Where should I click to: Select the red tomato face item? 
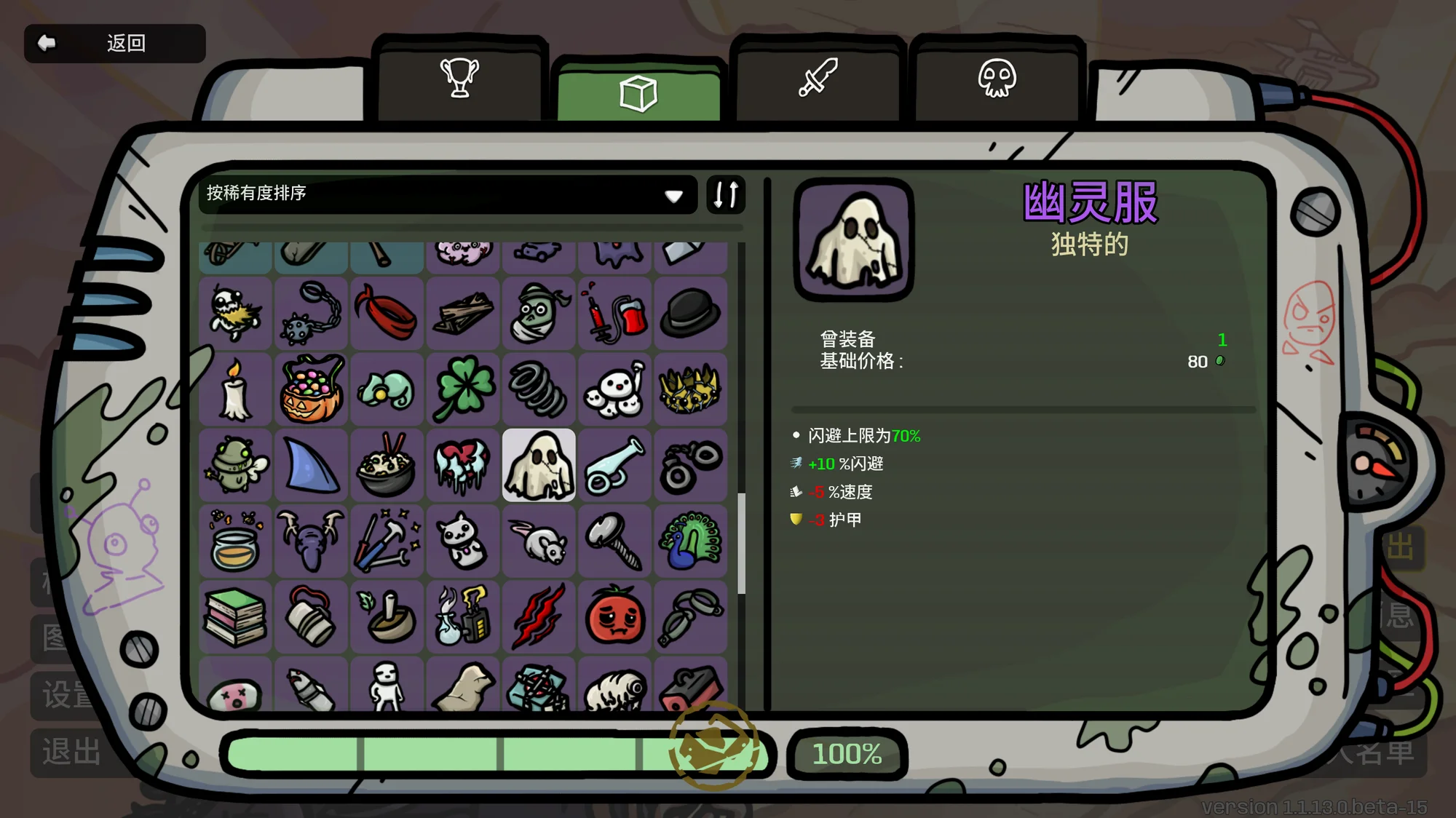614,618
